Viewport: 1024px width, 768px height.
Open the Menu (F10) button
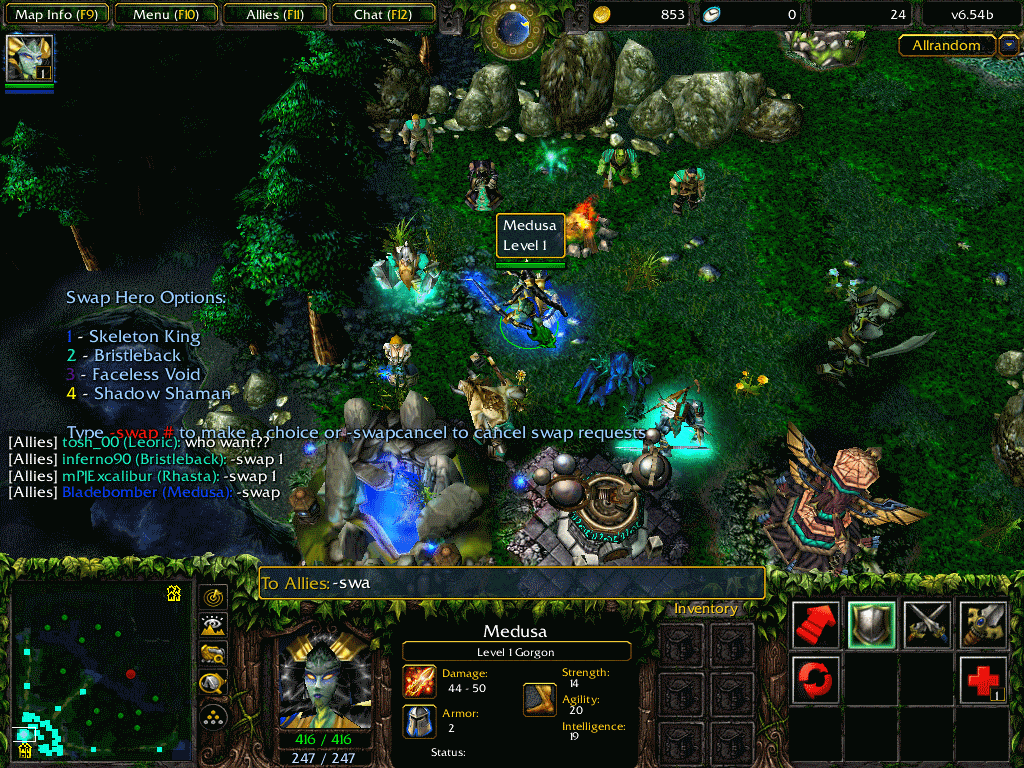[x=164, y=15]
